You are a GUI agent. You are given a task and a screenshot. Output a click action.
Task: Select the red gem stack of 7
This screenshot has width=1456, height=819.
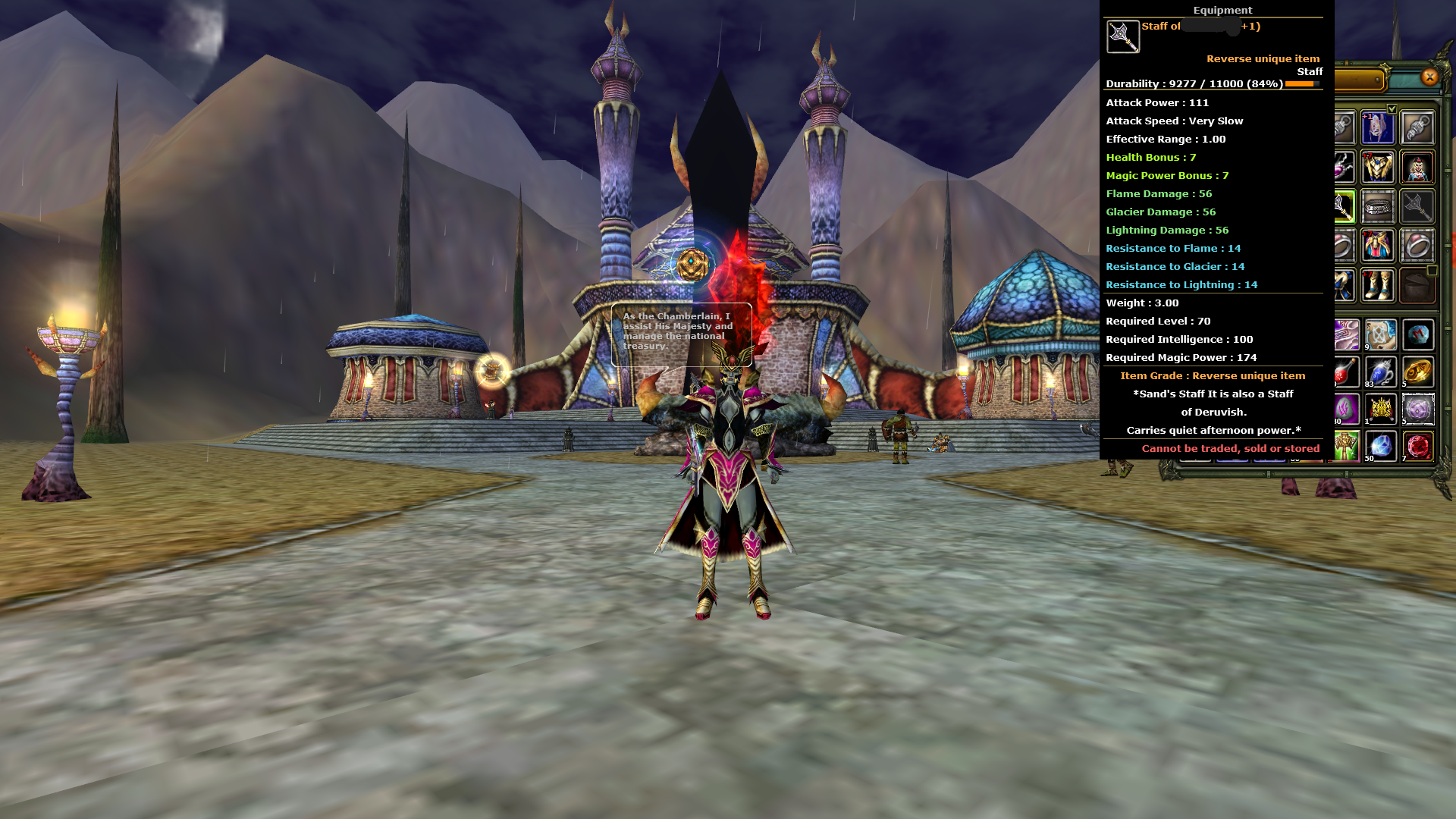pos(1417,446)
